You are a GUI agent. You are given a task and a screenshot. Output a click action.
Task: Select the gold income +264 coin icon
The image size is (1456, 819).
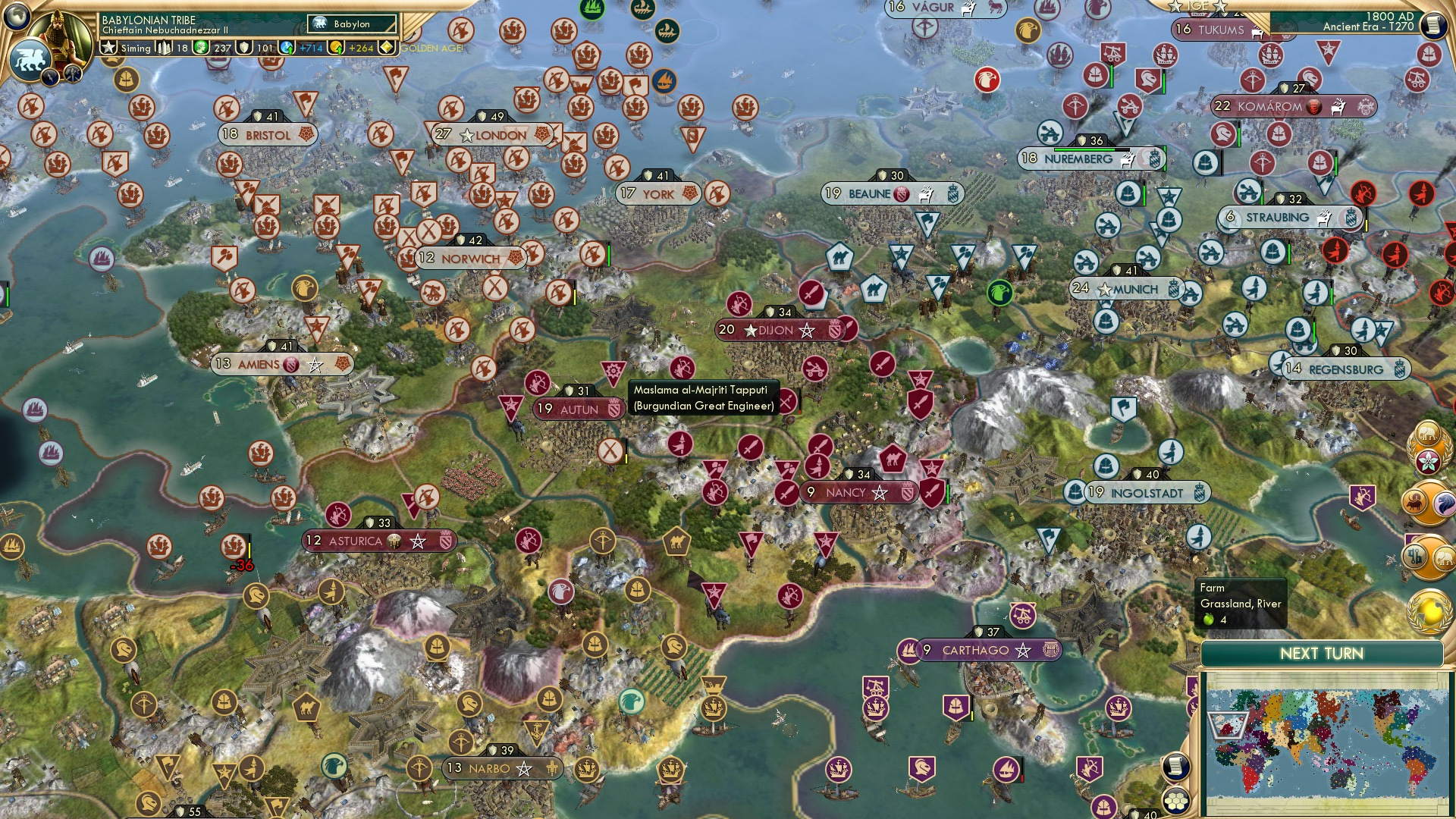(x=337, y=49)
